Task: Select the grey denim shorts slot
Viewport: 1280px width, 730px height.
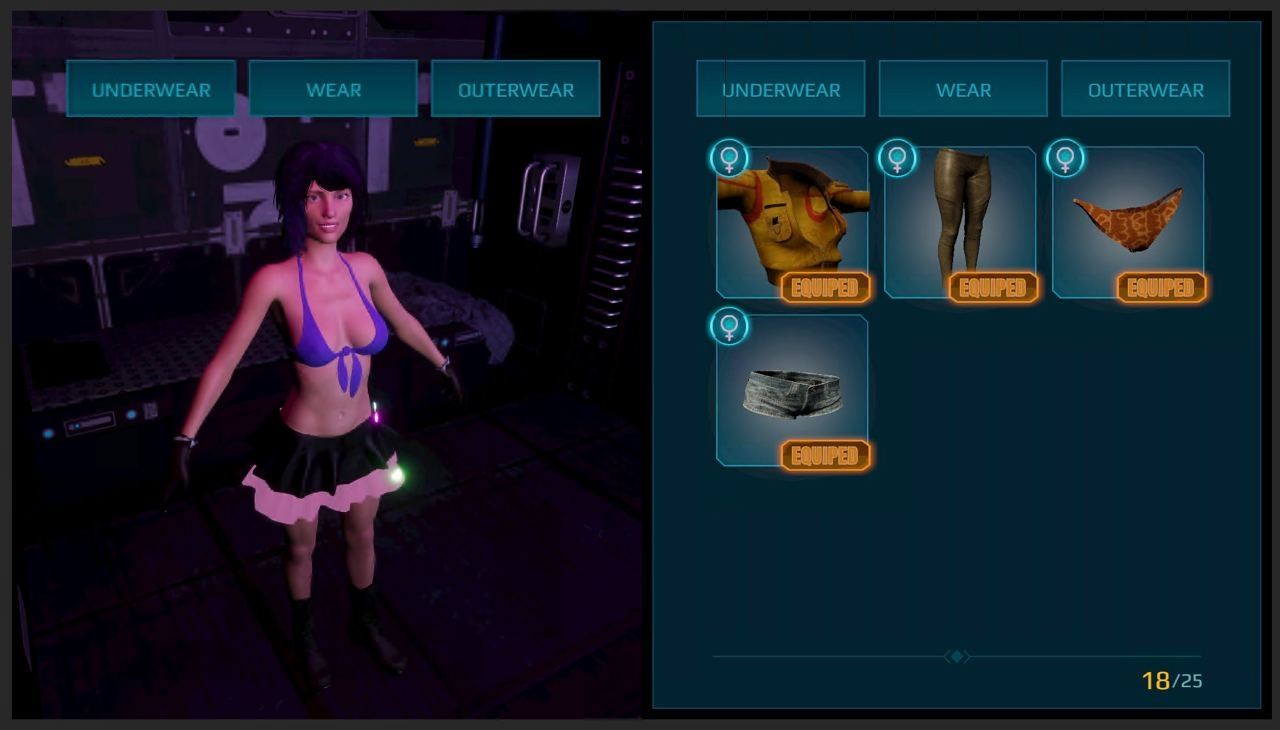Action: tap(792, 390)
